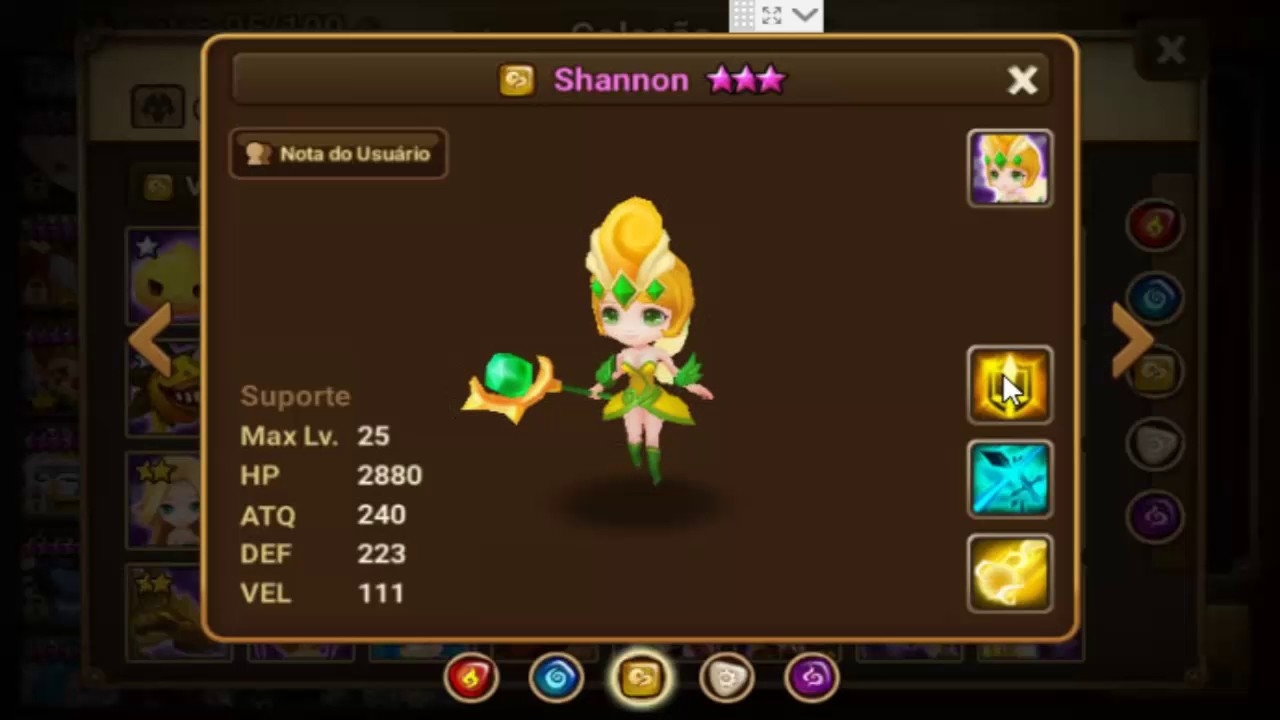Click Shannon's three-star rating display
This screenshot has width=1280, height=720.
click(746, 80)
